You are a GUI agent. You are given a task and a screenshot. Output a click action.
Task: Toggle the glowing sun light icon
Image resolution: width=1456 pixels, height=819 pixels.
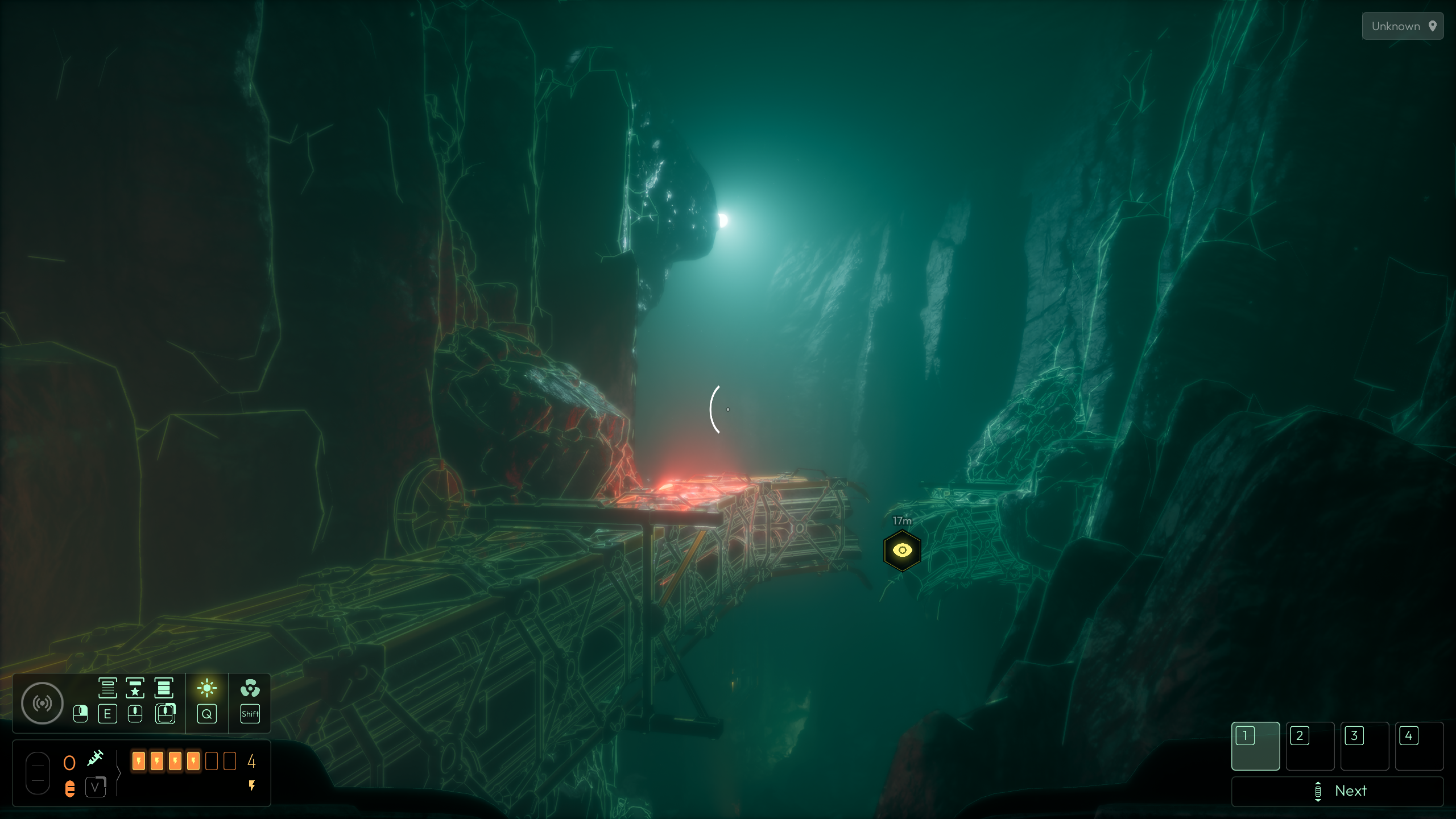207,688
